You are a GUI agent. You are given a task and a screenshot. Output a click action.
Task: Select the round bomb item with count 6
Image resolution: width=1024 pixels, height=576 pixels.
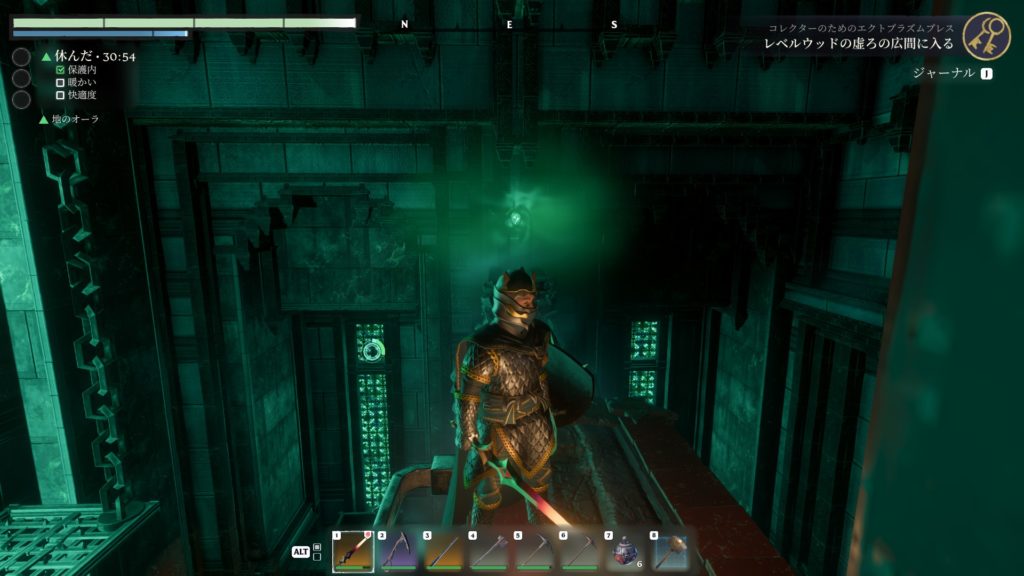pos(625,552)
